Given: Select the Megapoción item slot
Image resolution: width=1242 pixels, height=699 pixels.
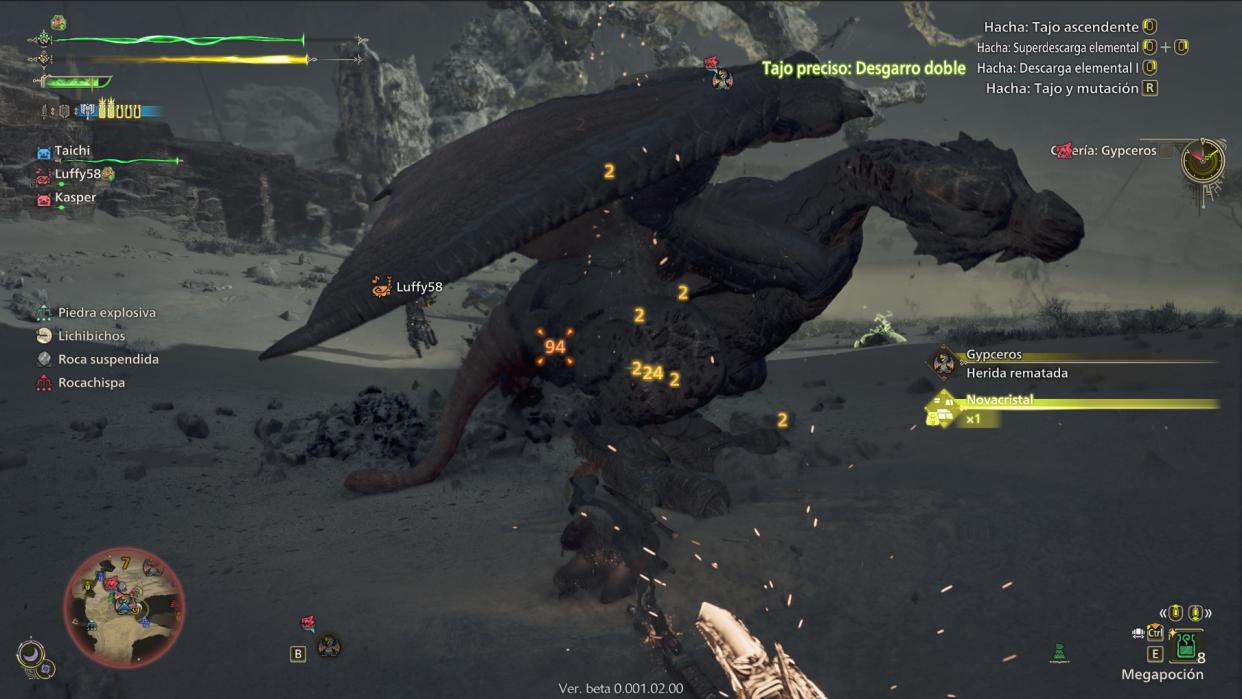Looking at the screenshot, I should [1186, 645].
